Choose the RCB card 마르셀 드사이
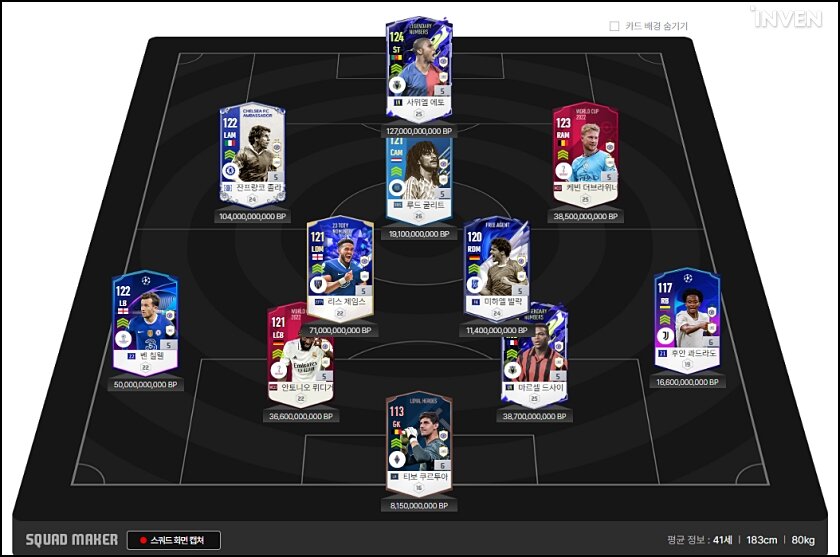840x557 pixels. point(537,355)
